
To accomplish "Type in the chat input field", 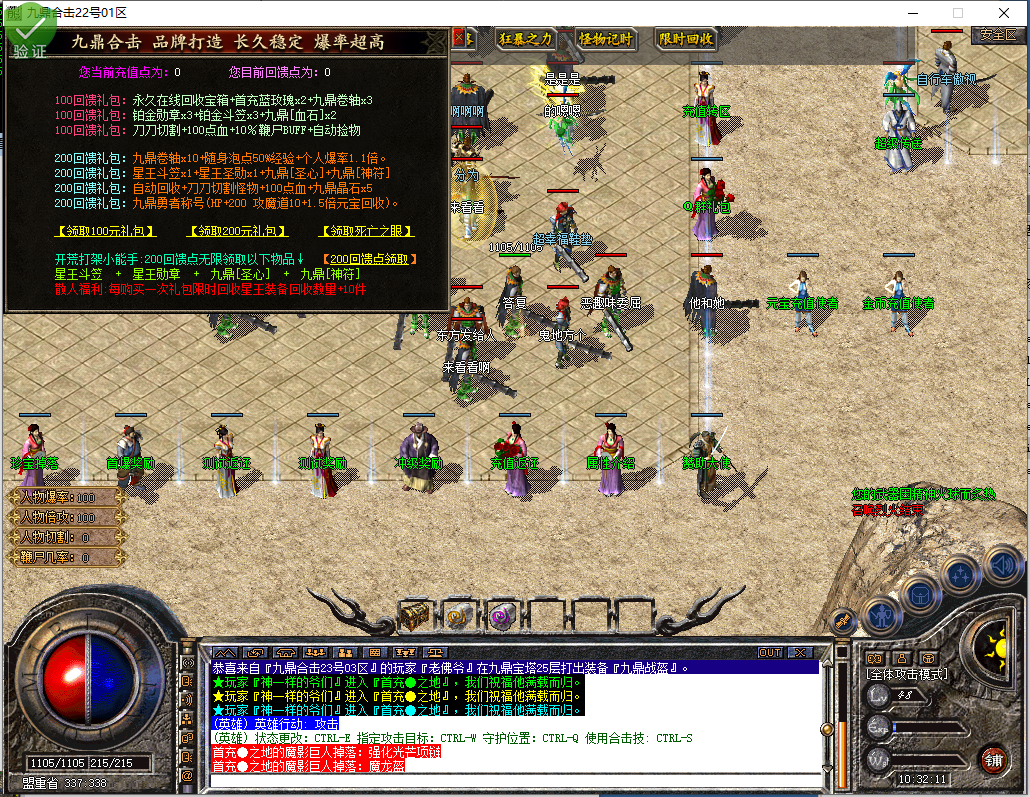I will [510, 780].
